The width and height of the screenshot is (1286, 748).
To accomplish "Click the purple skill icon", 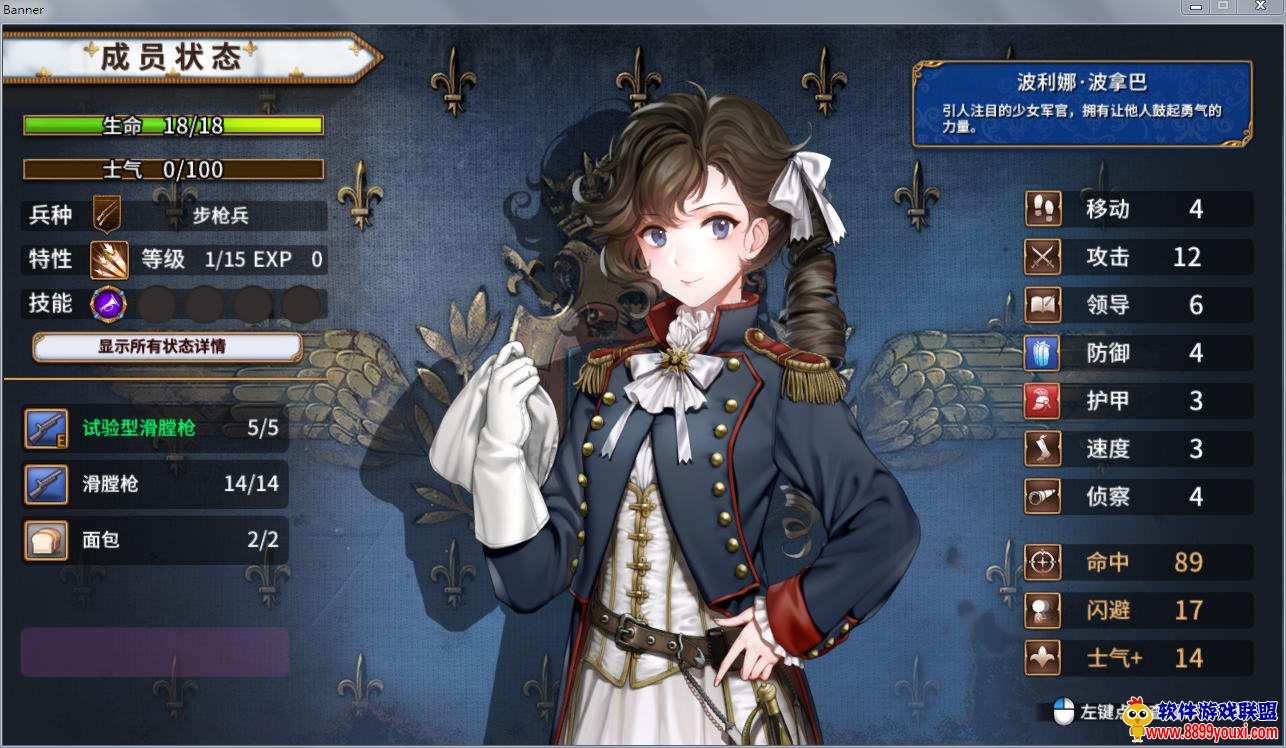I will [108, 304].
